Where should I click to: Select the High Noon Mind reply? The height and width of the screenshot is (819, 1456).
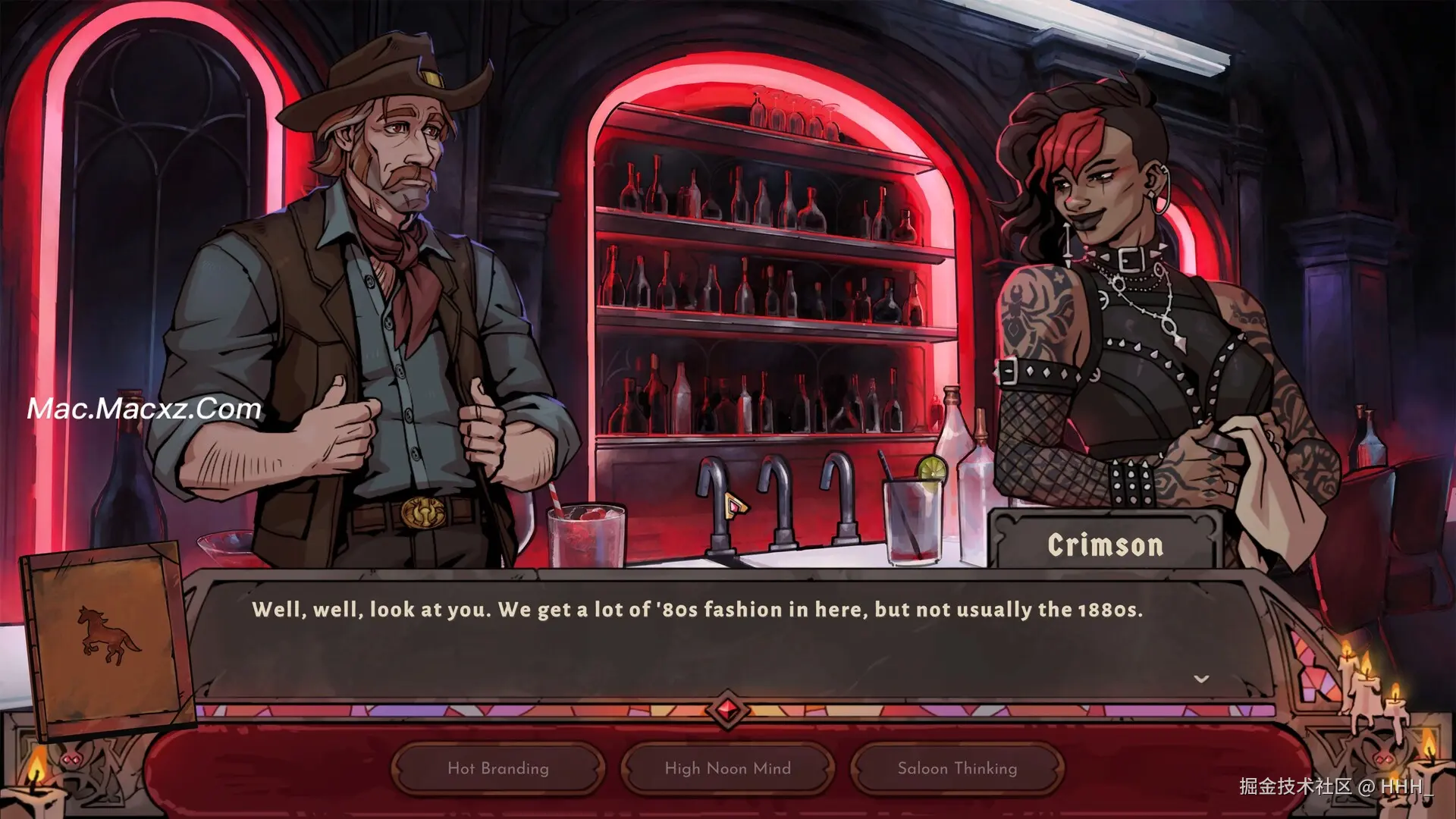pos(727,768)
